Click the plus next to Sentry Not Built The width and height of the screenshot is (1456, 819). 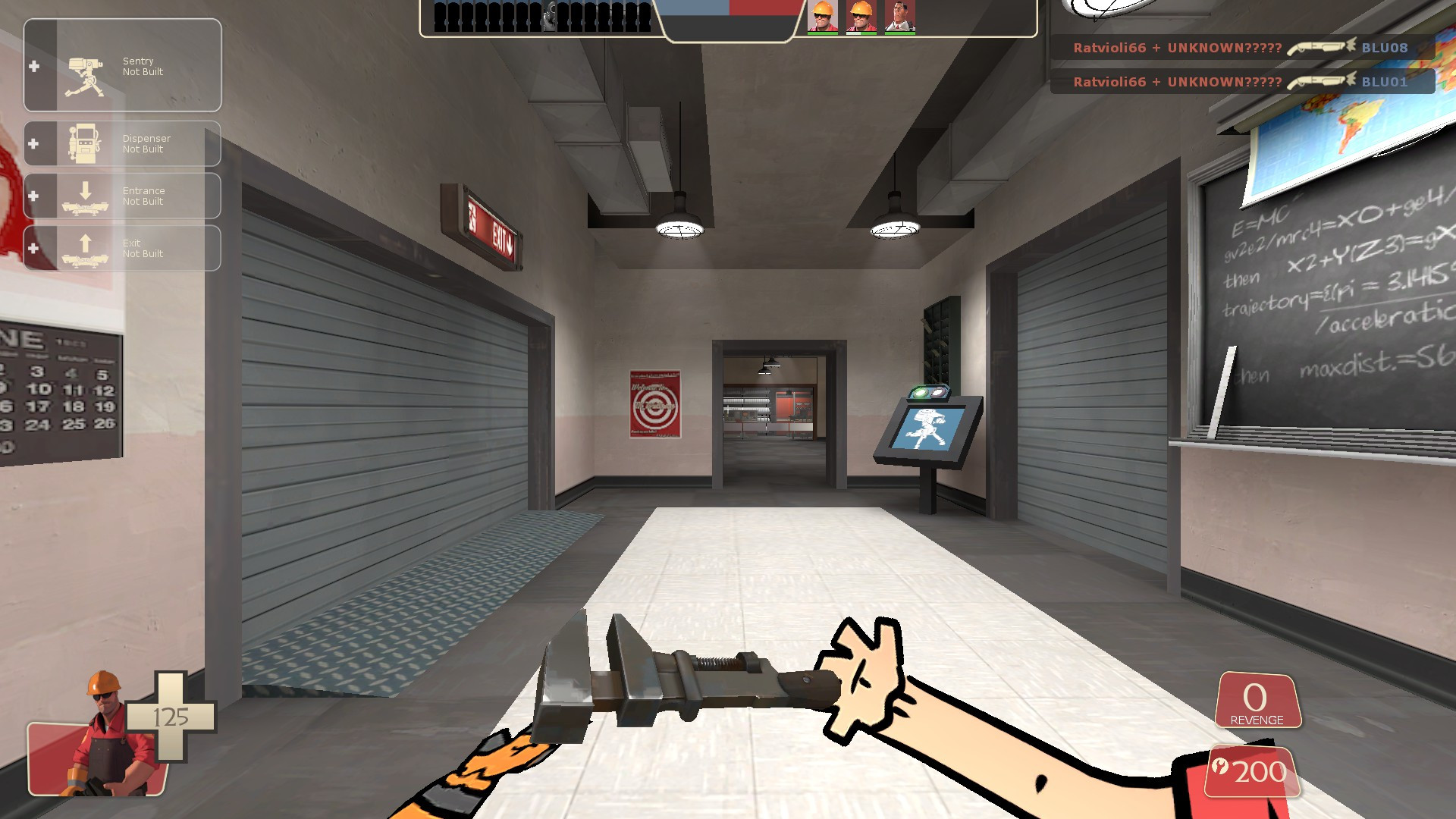pos(33,66)
